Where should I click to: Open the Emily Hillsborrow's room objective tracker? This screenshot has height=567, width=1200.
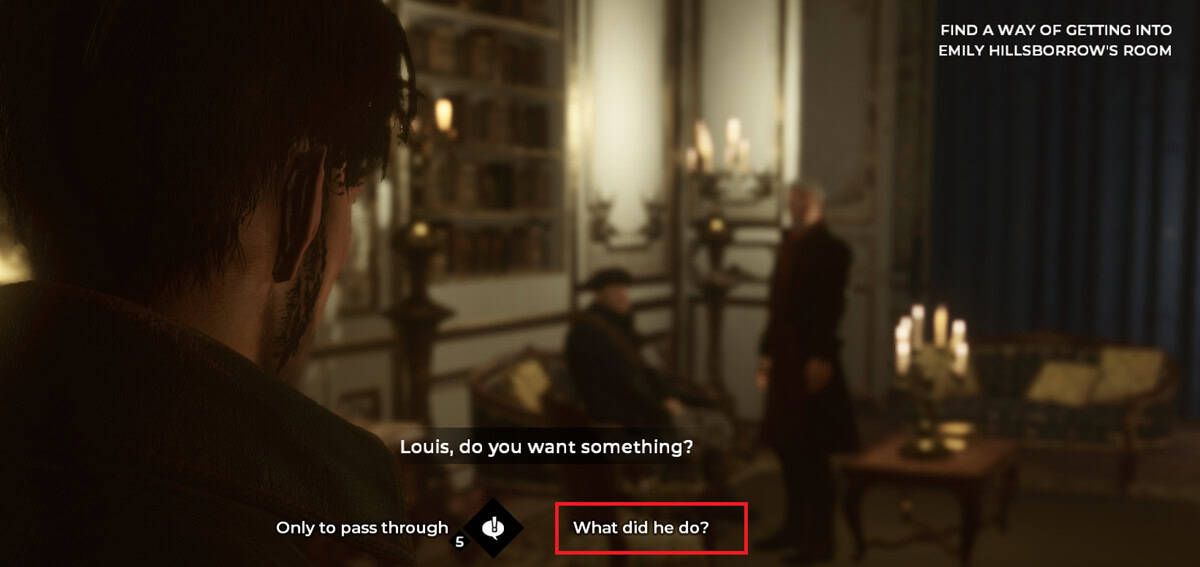(1055, 40)
